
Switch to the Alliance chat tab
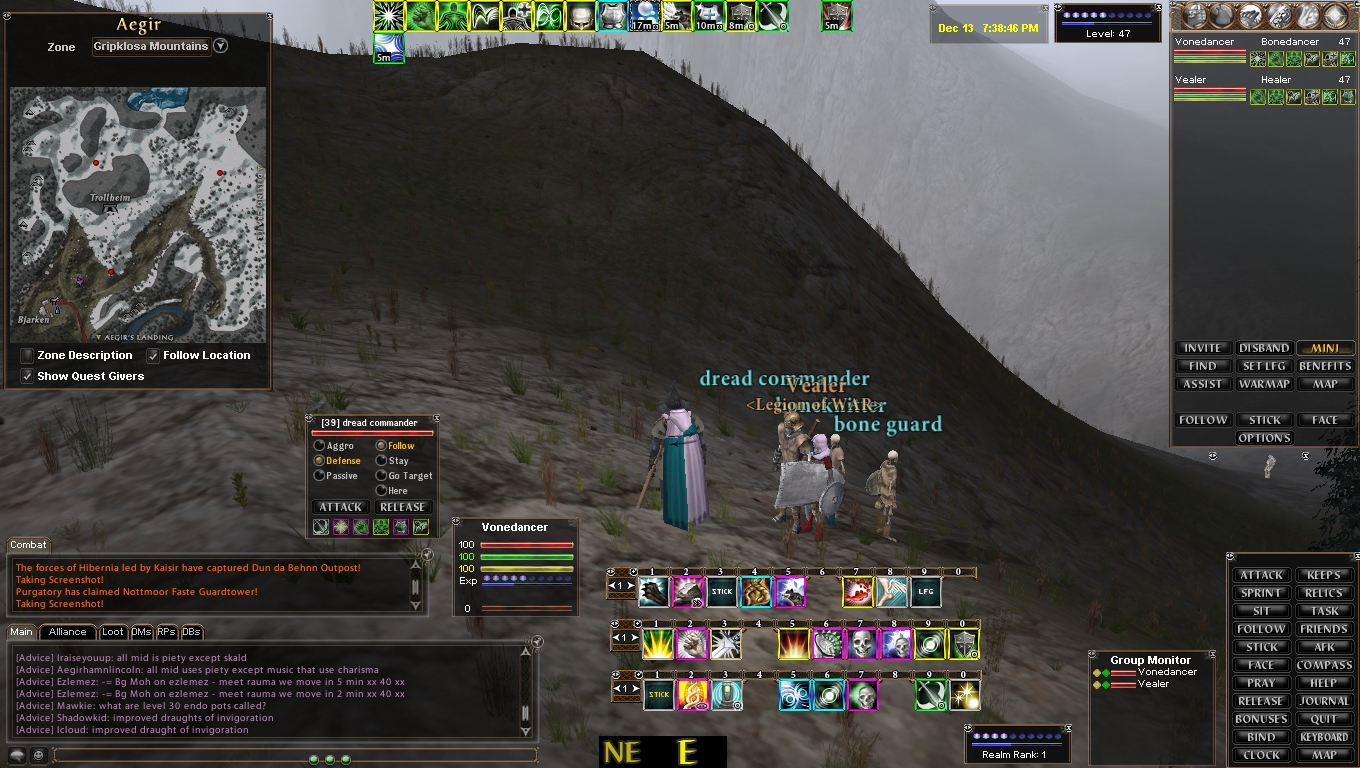pyautogui.click(x=67, y=632)
